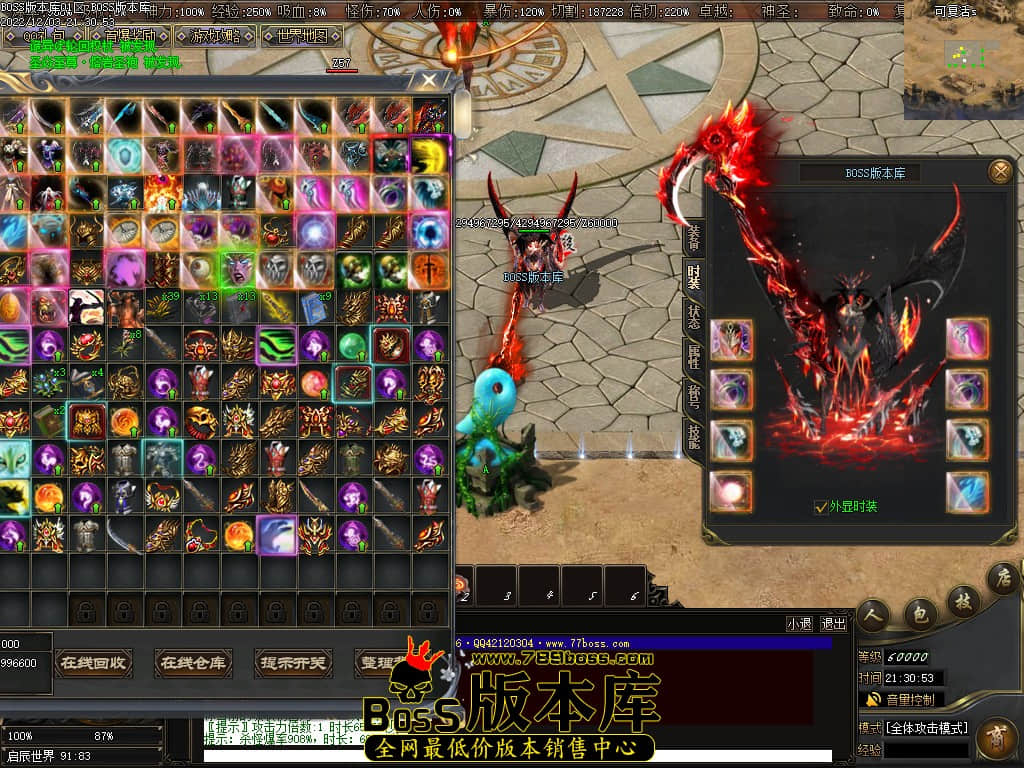The height and width of the screenshot is (768, 1024).
Task: Click the minimap in the corner
Action: [x=962, y=60]
